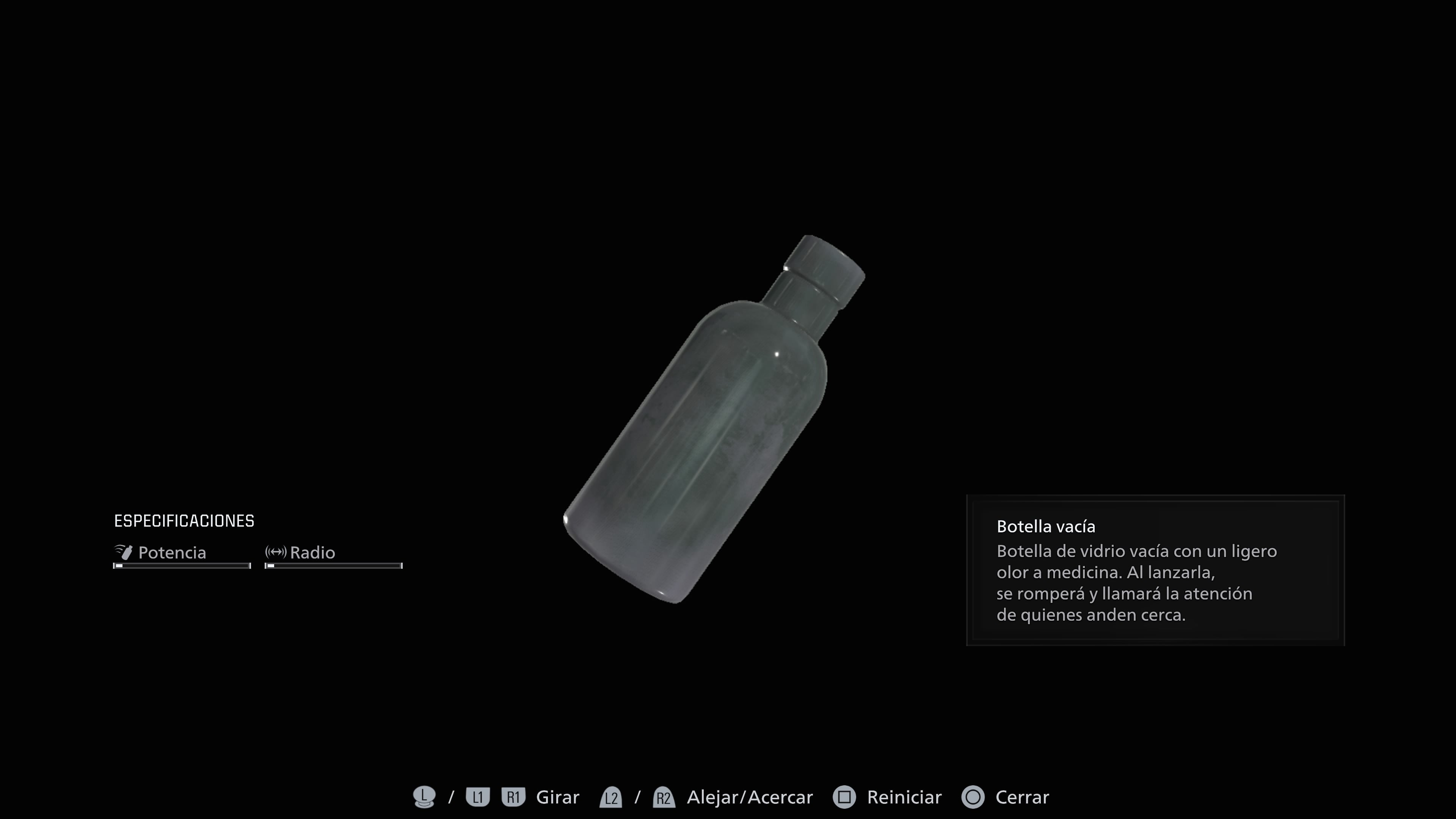Click the Alejar/Acercar zoom hint
This screenshot has width=1456, height=819.
pyautogui.click(x=750, y=797)
